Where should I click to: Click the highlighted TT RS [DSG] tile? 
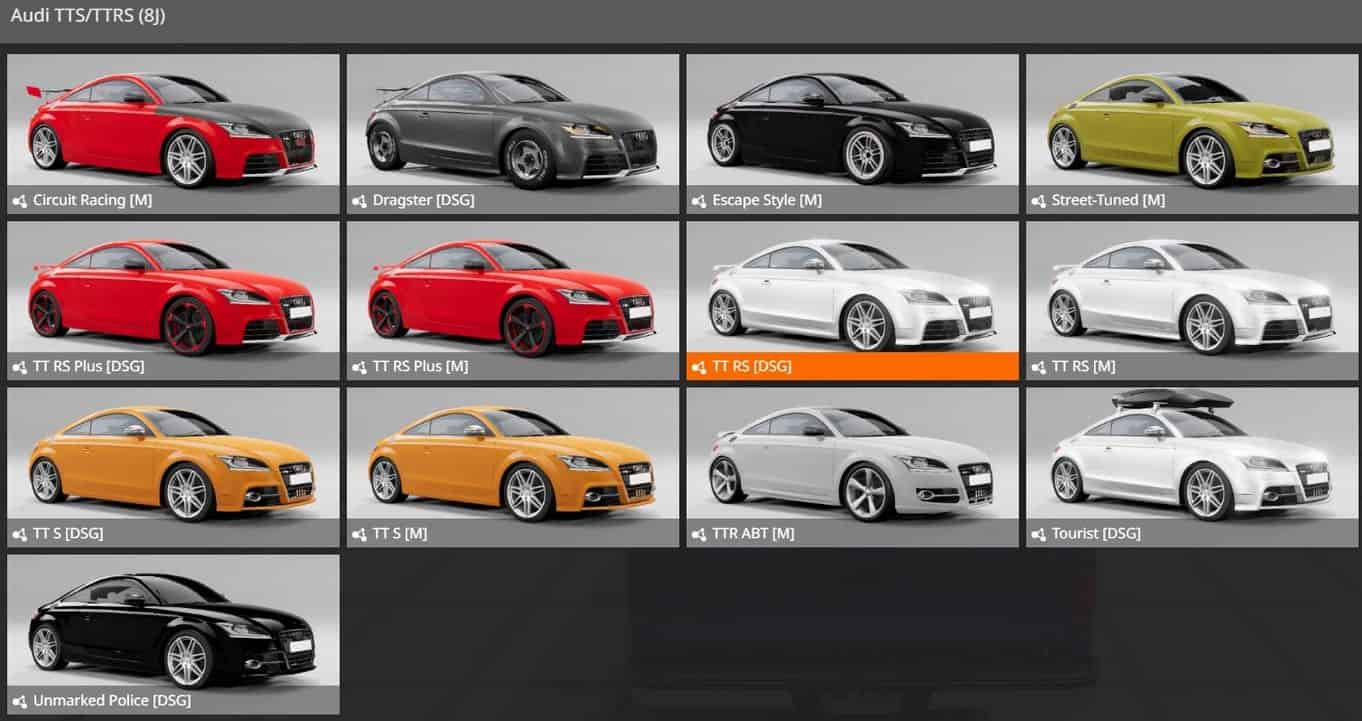point(852,300)
